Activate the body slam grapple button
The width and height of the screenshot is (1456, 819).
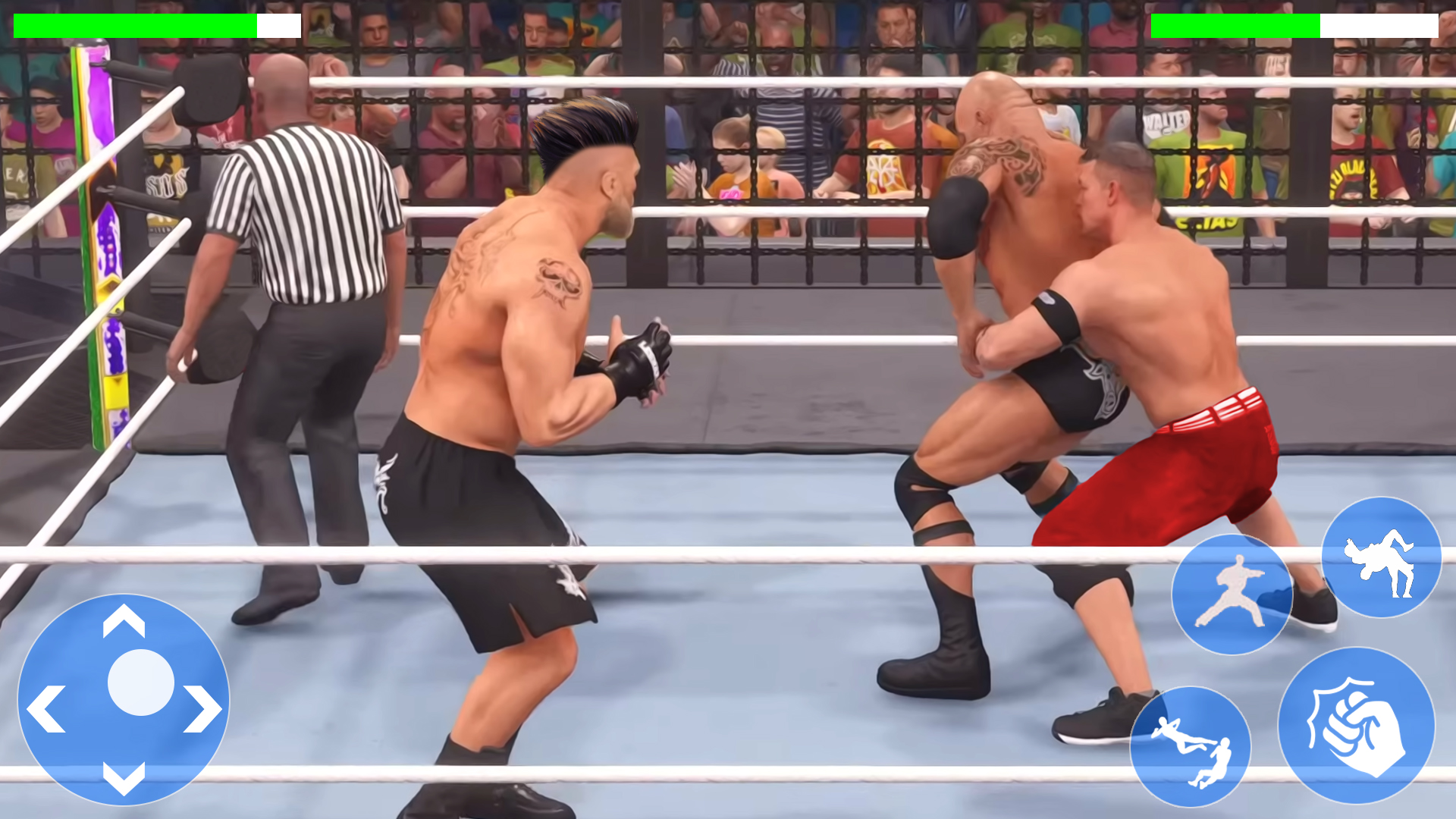pyautogui.click(x=1191, y=747)
